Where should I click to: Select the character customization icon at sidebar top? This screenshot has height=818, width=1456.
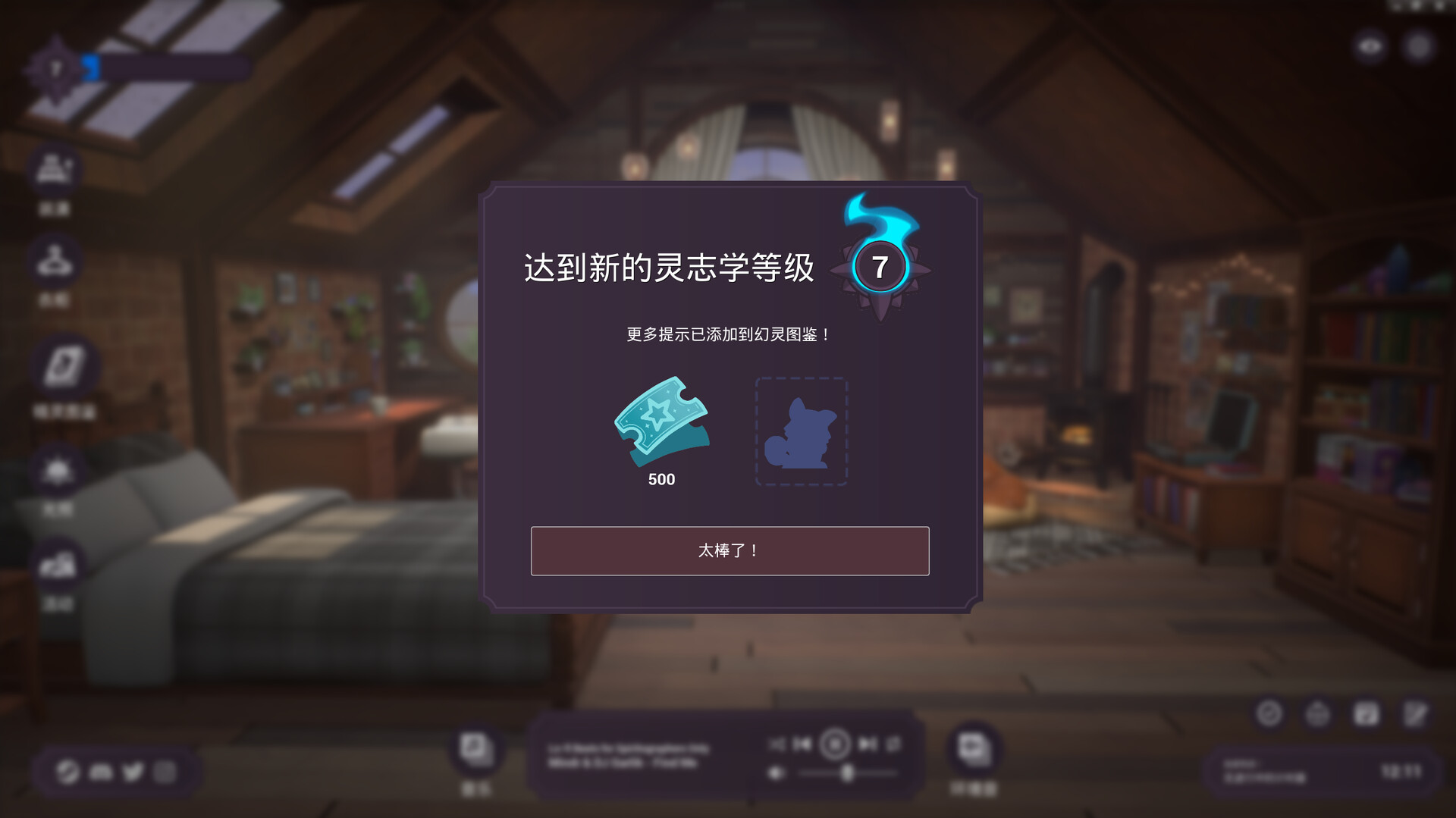(55, 170)
